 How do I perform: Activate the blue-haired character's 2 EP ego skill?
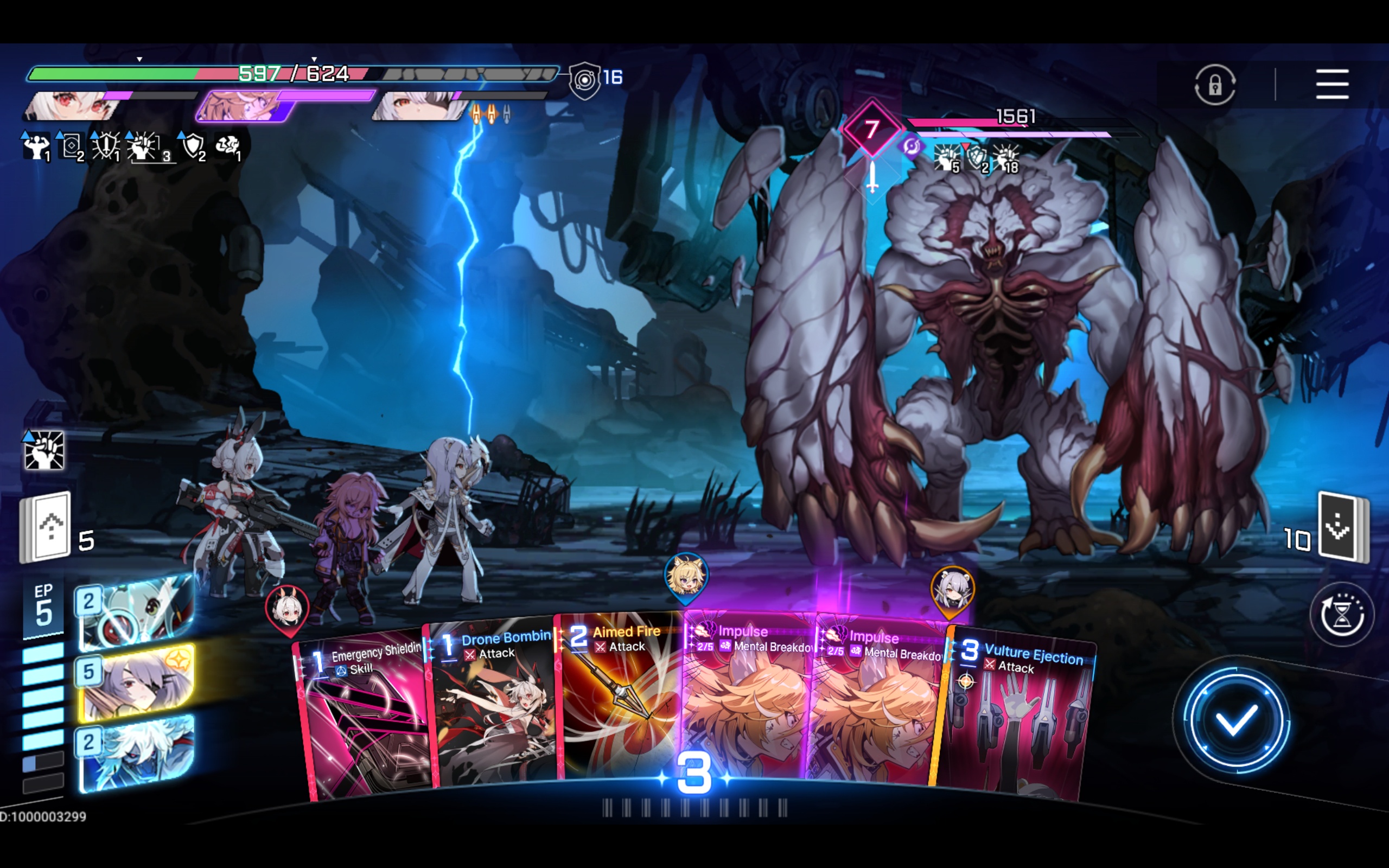pos(137,753)
